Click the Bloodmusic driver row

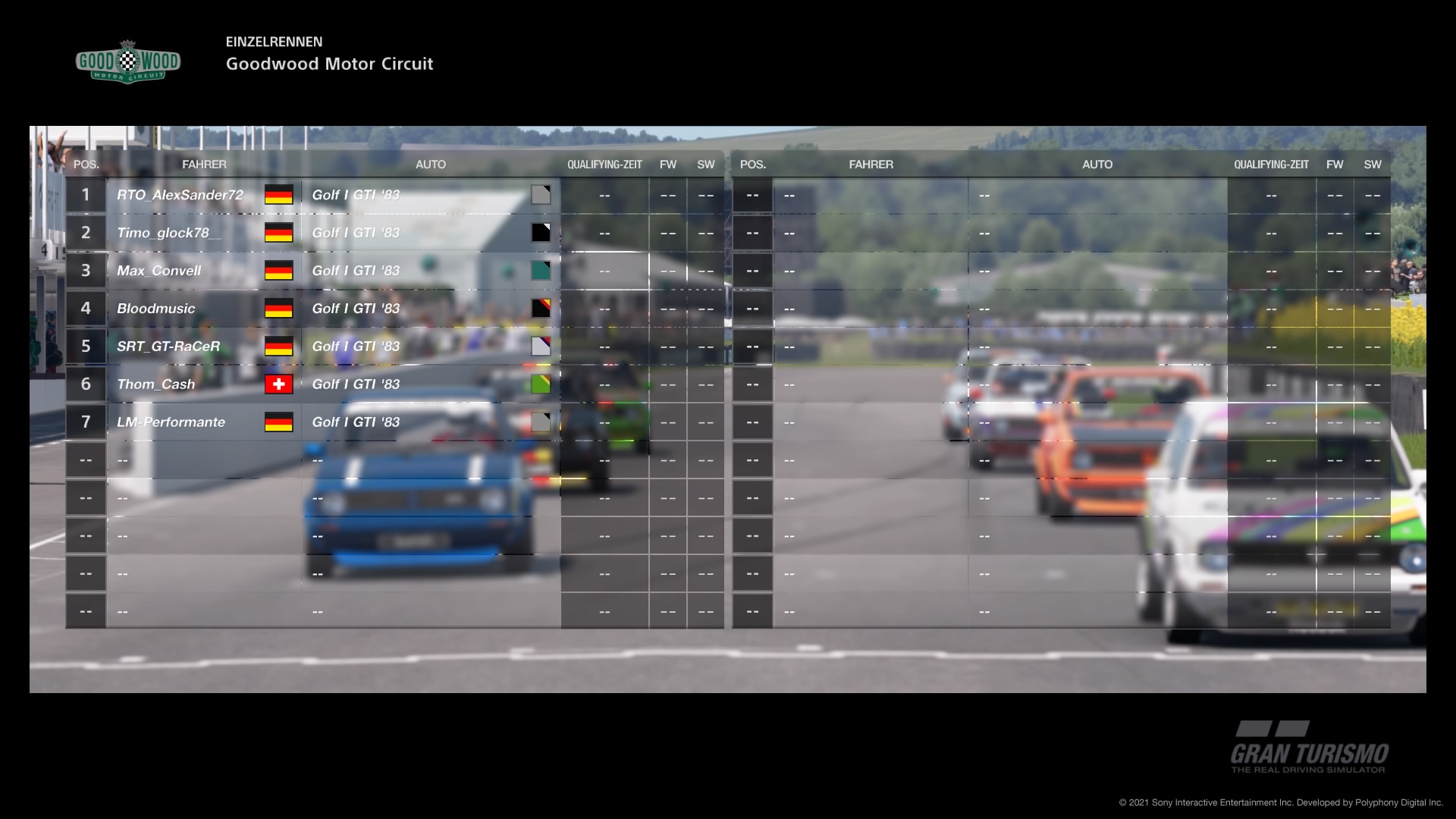pyautogui.click(x=156, y=309)
